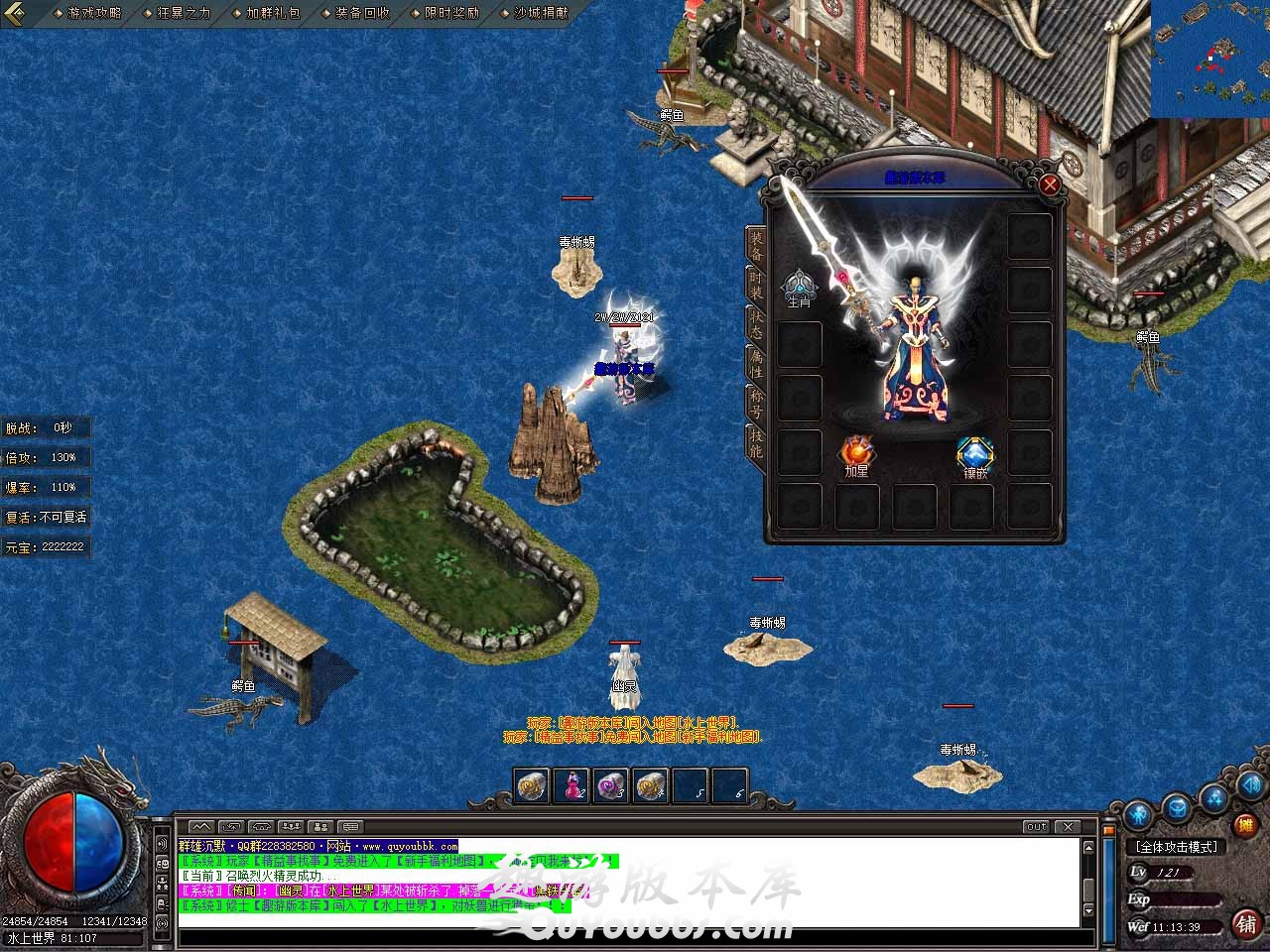Switch to the 状态 status tab

pos(756,323)
